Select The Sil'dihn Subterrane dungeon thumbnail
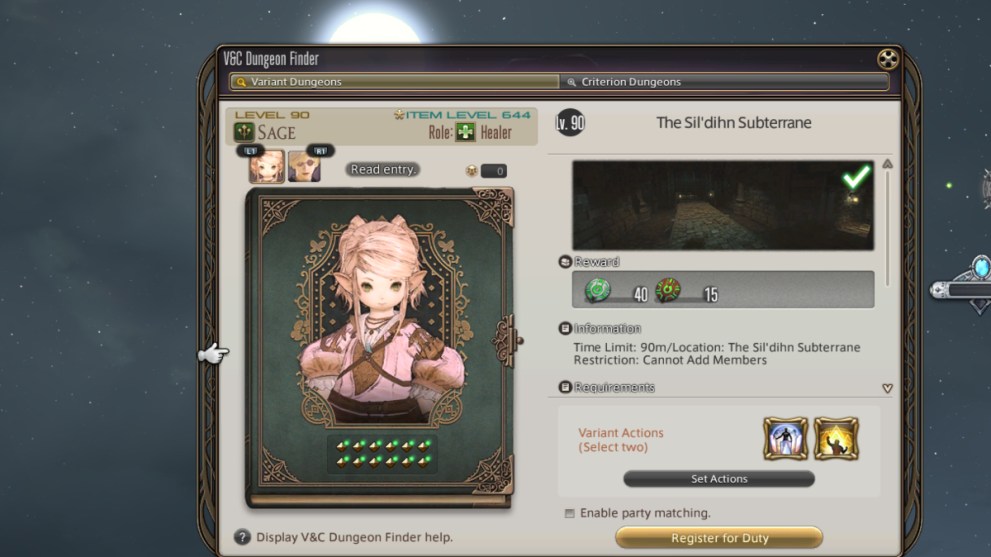Image resolution: width=991 pixels, height=557 pixels. [x=722, y=206]
